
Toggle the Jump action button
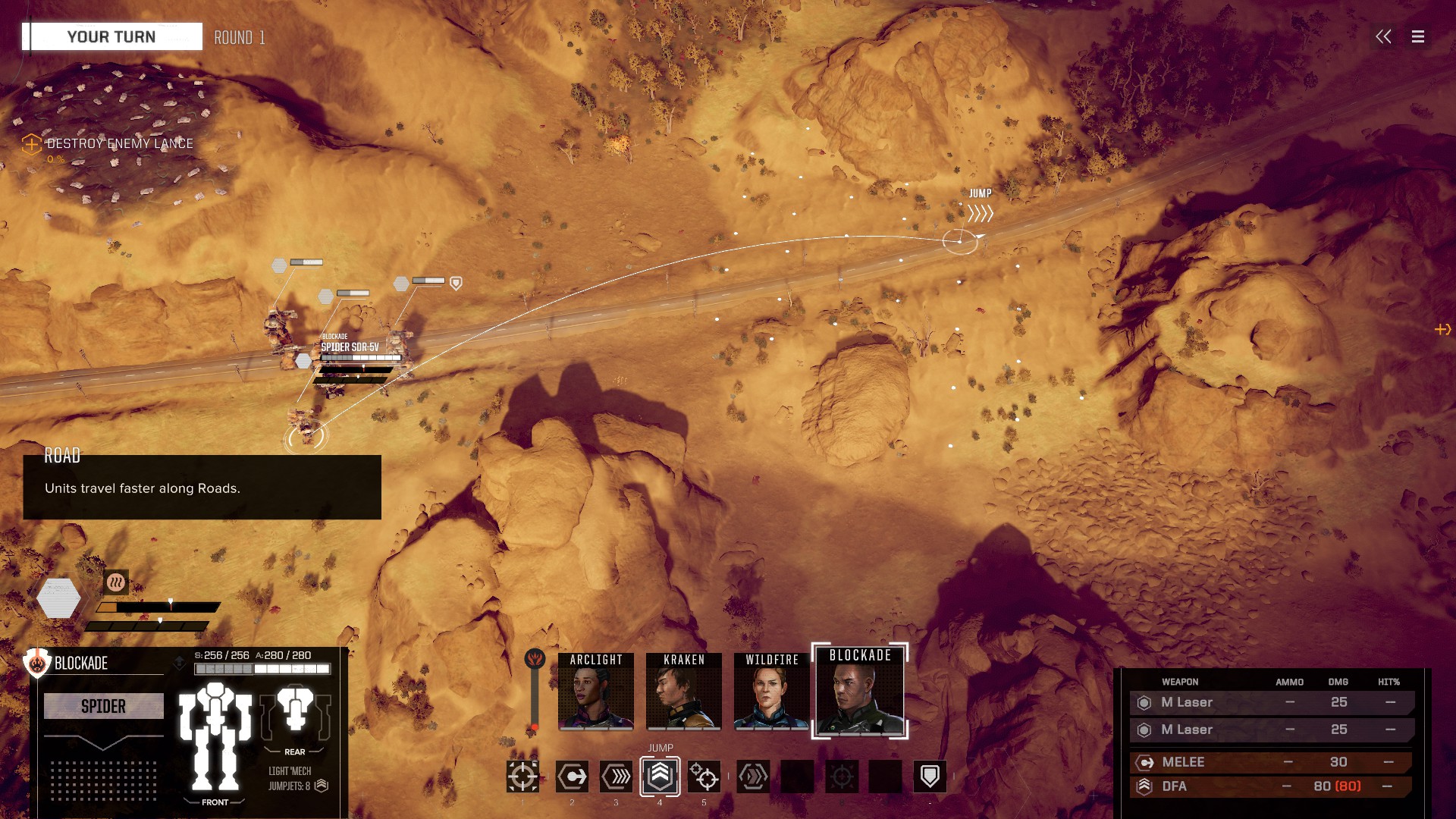(660, 777)
